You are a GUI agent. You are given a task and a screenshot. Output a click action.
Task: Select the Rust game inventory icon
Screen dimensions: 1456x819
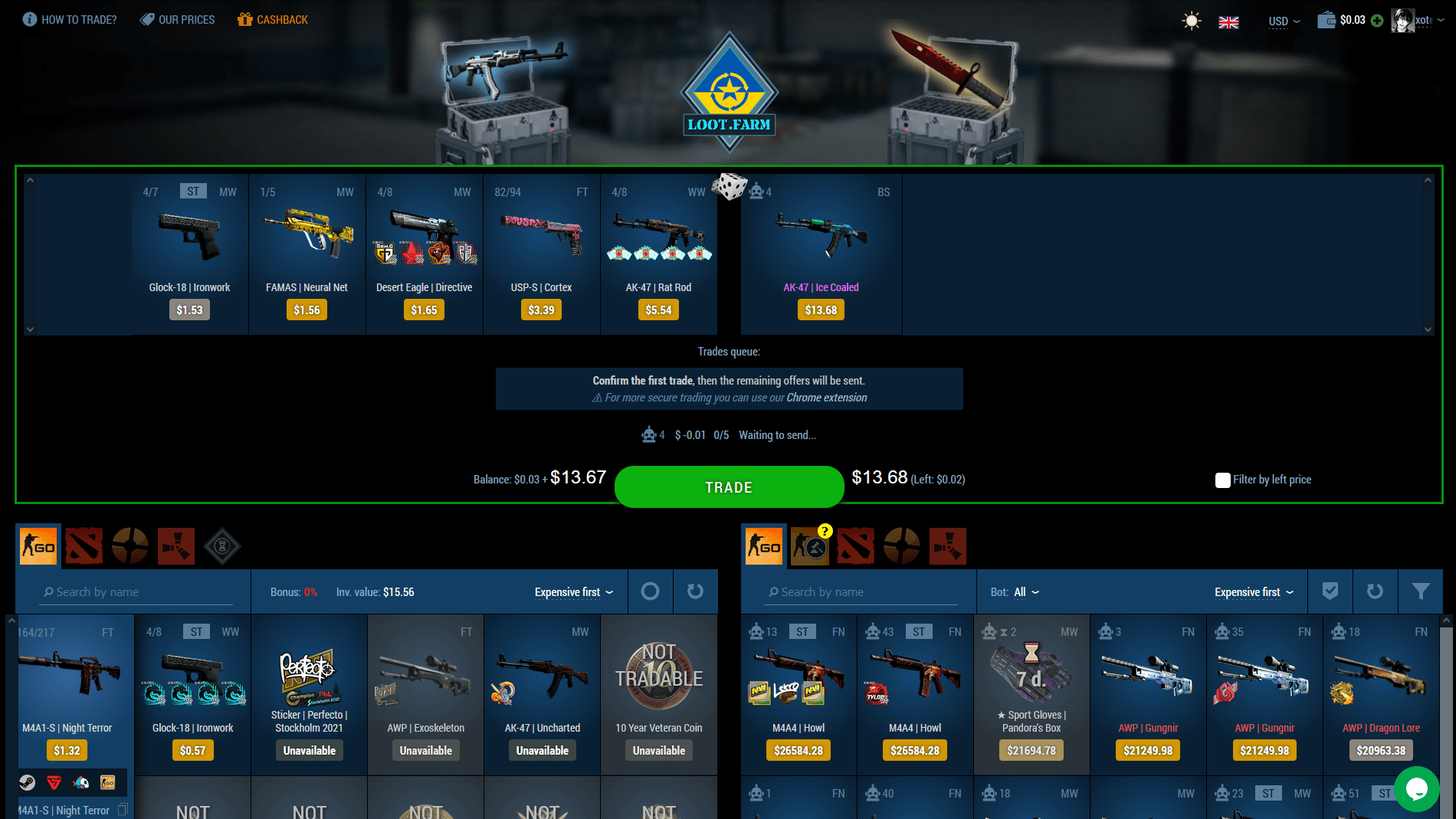[x=175, y=545]
